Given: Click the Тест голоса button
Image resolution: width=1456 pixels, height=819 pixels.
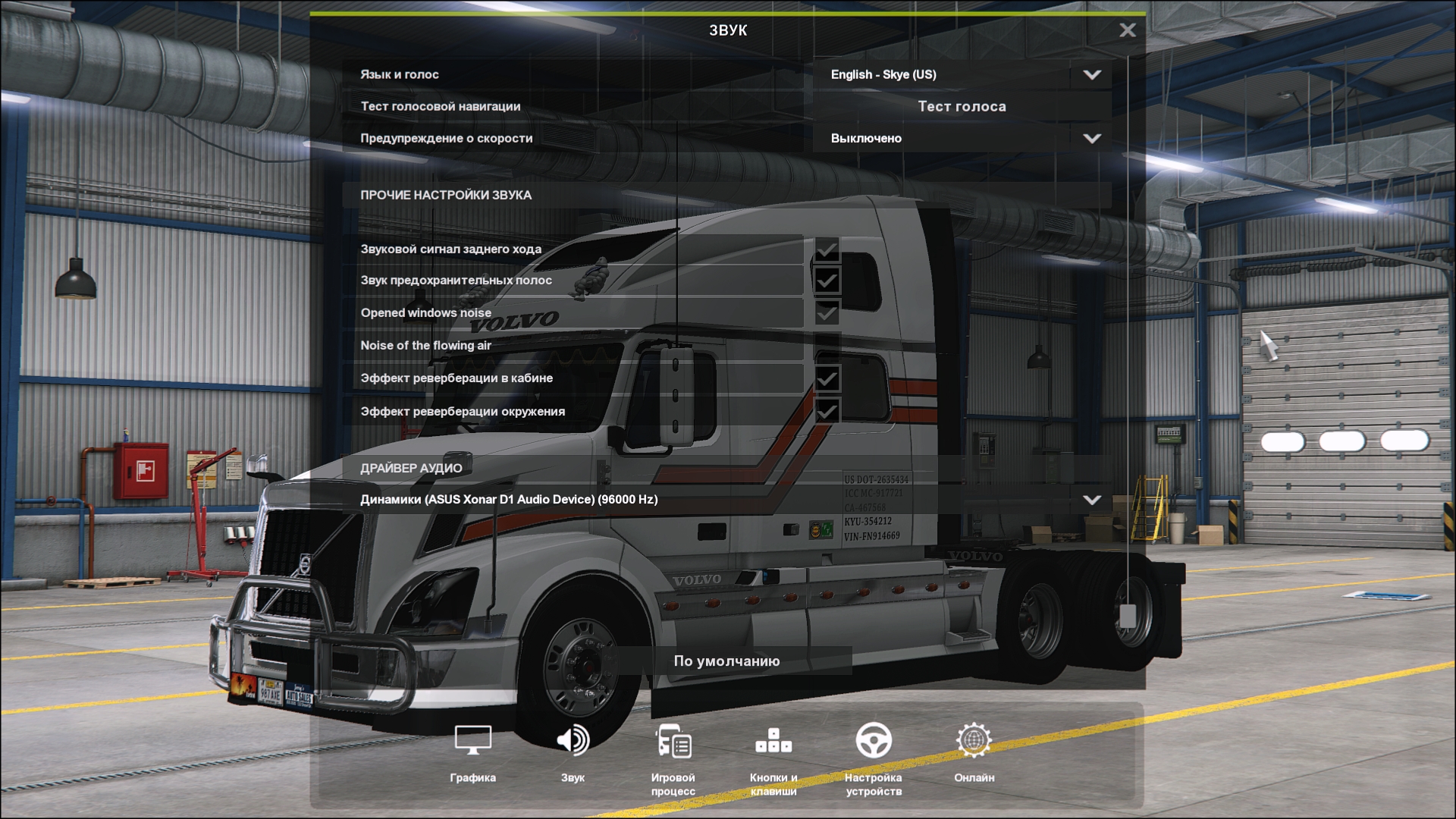Looking at the screenshot, I should [x=962, y=106].
